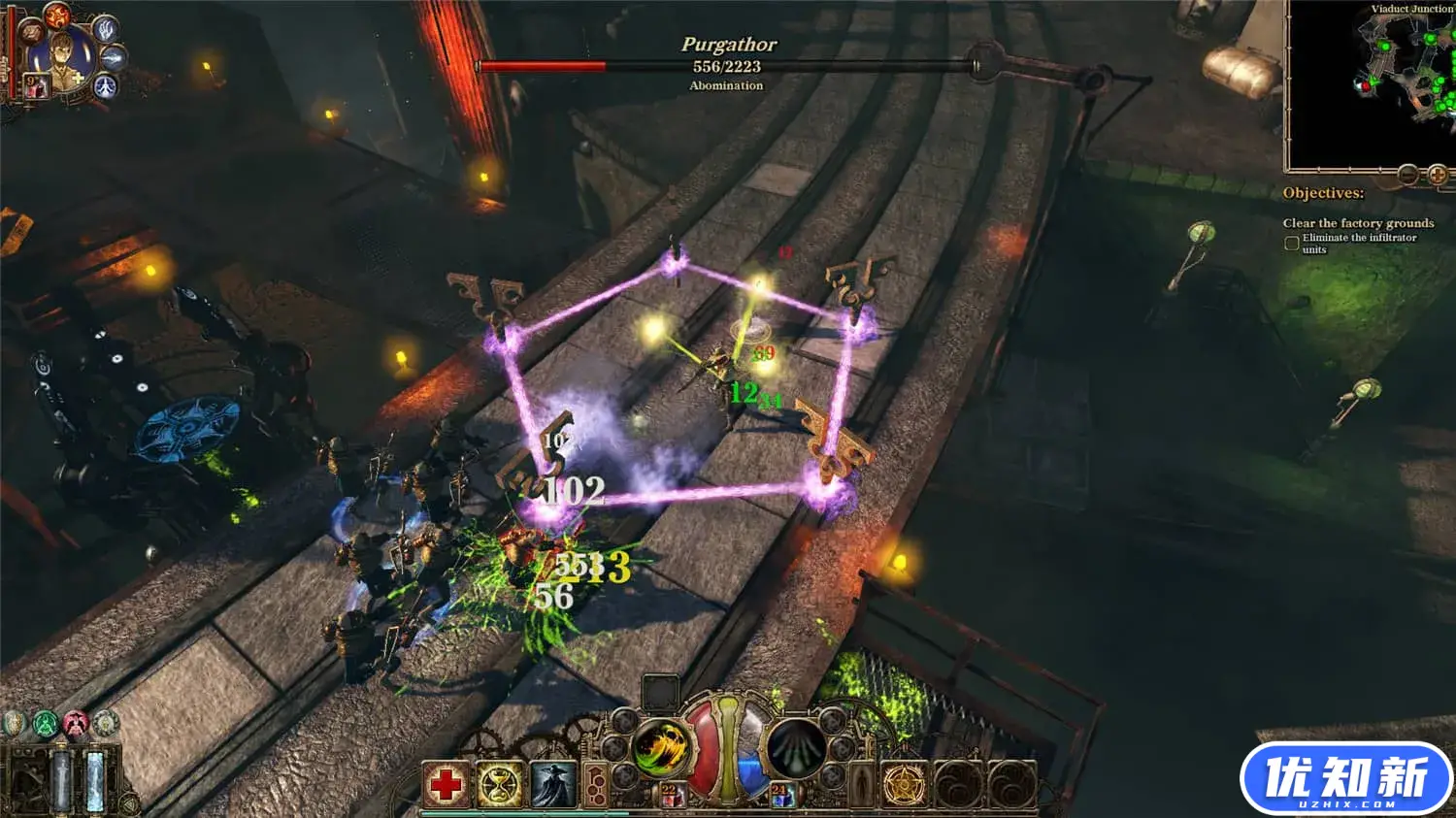The height and width of the screenshot is (818, 1456).
Task: Activate the green swirl primary skill orb
Action: (659, 747)
